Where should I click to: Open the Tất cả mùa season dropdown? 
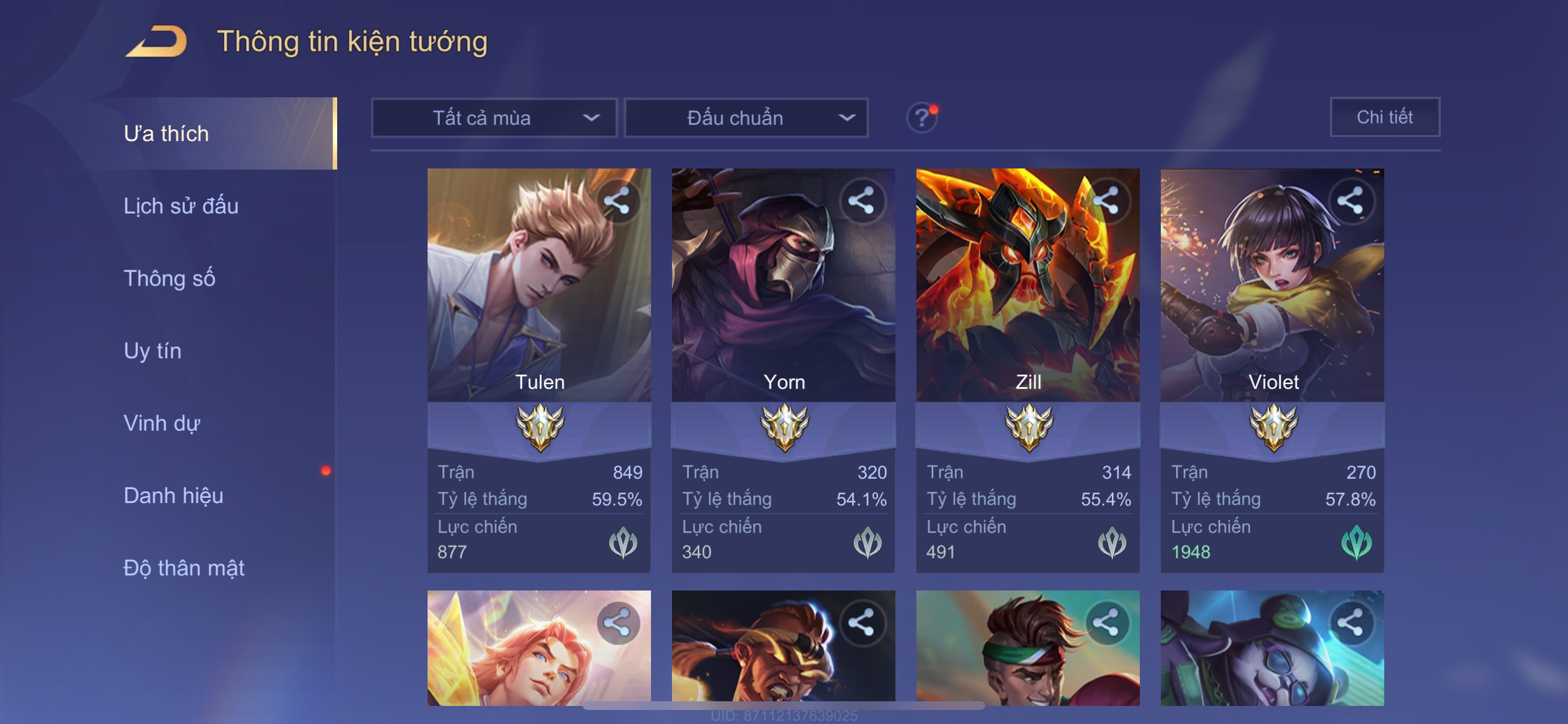(494, 118)
